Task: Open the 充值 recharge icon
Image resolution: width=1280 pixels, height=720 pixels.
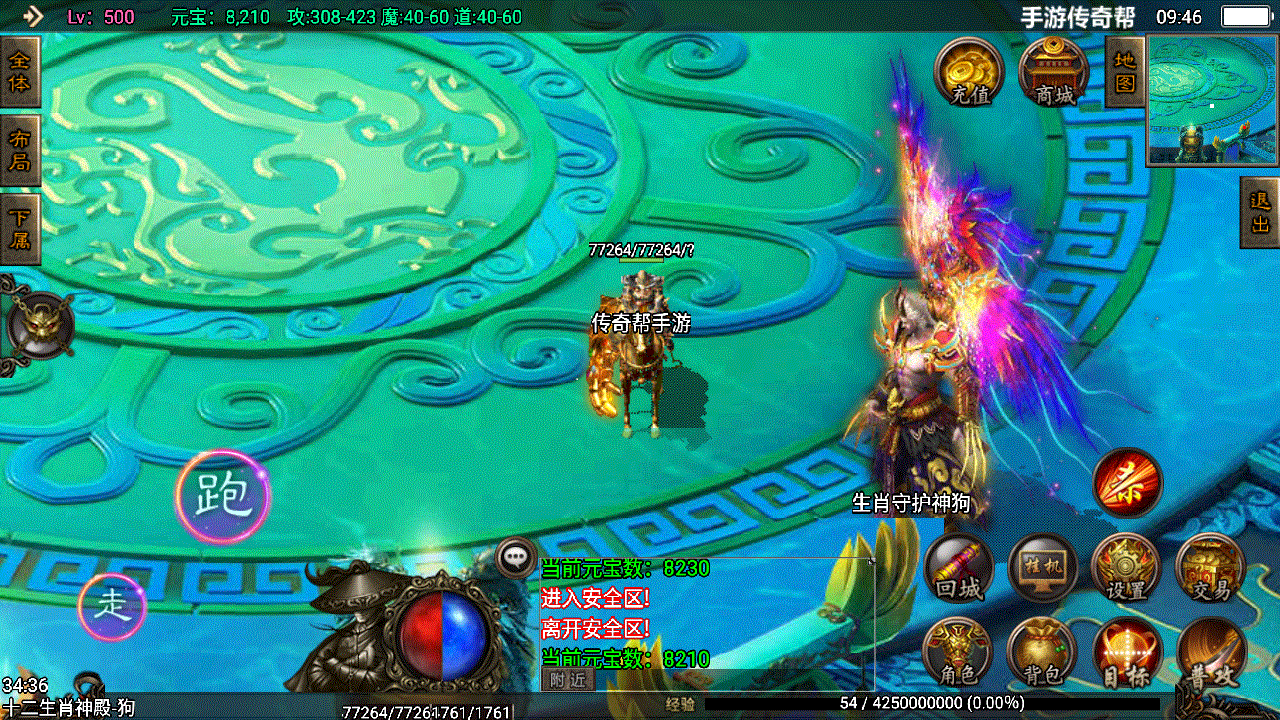Action: [967, 72]
